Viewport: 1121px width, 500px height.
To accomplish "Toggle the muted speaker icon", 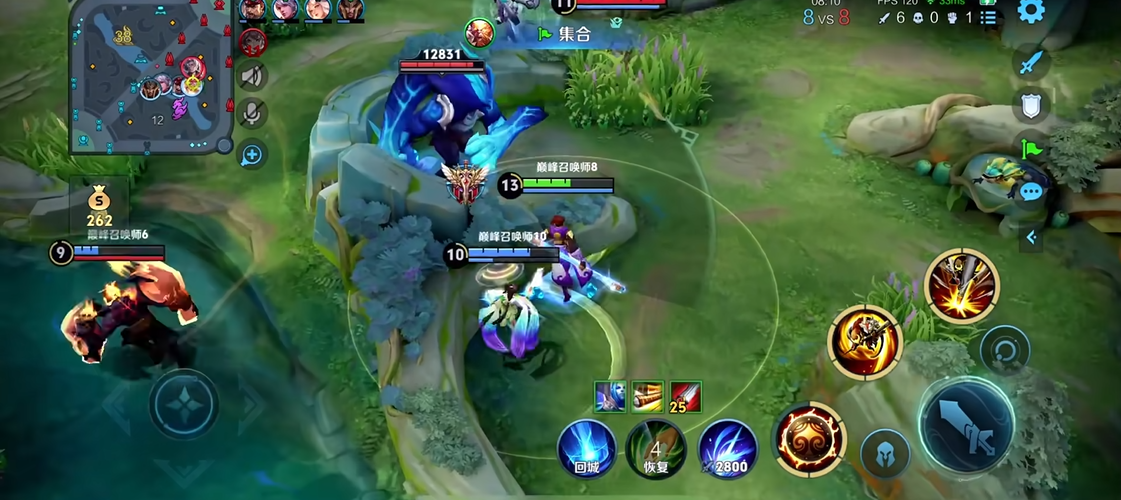I will (x=253, y=76).
